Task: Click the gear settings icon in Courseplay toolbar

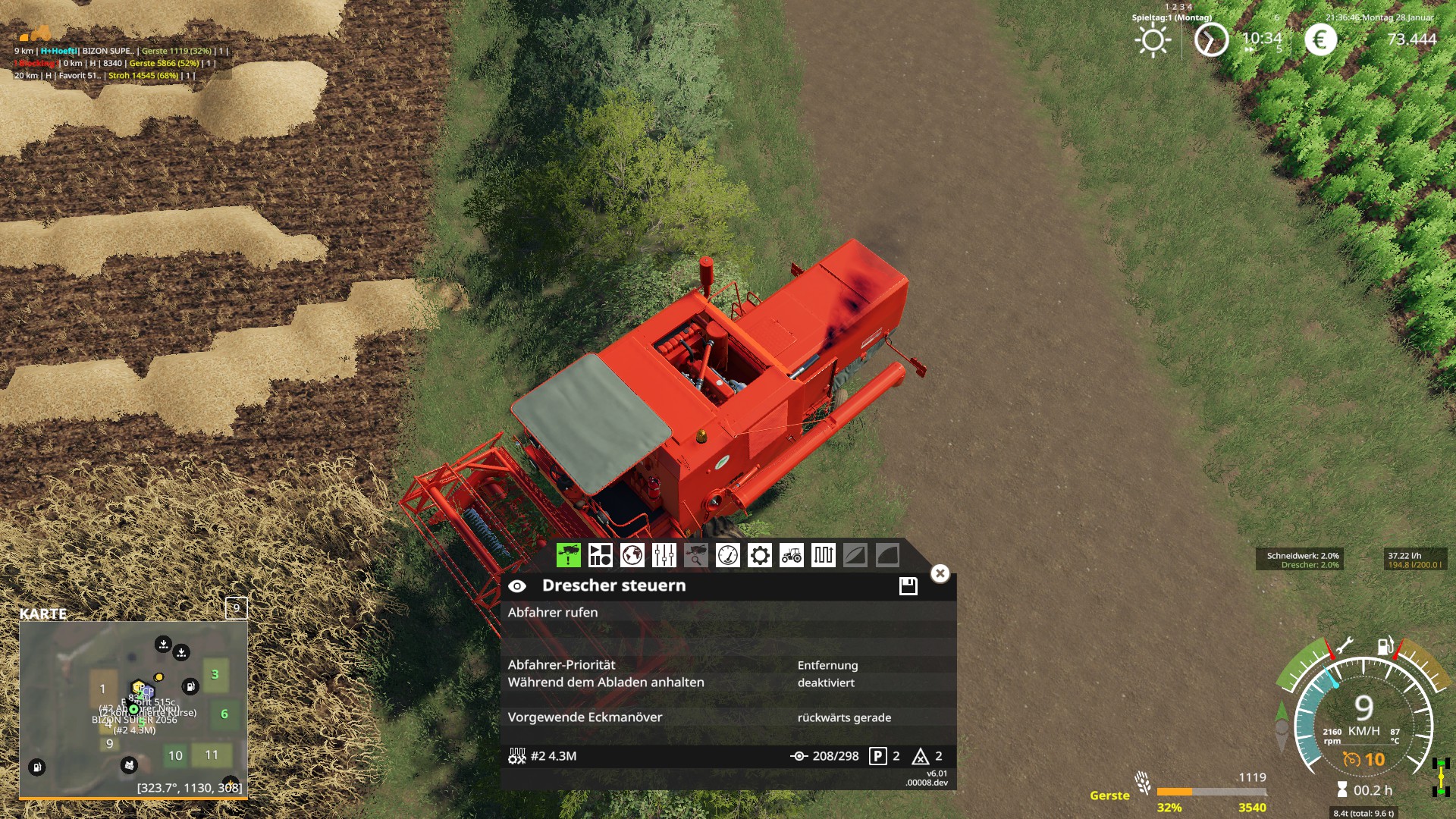Action: 761,556
